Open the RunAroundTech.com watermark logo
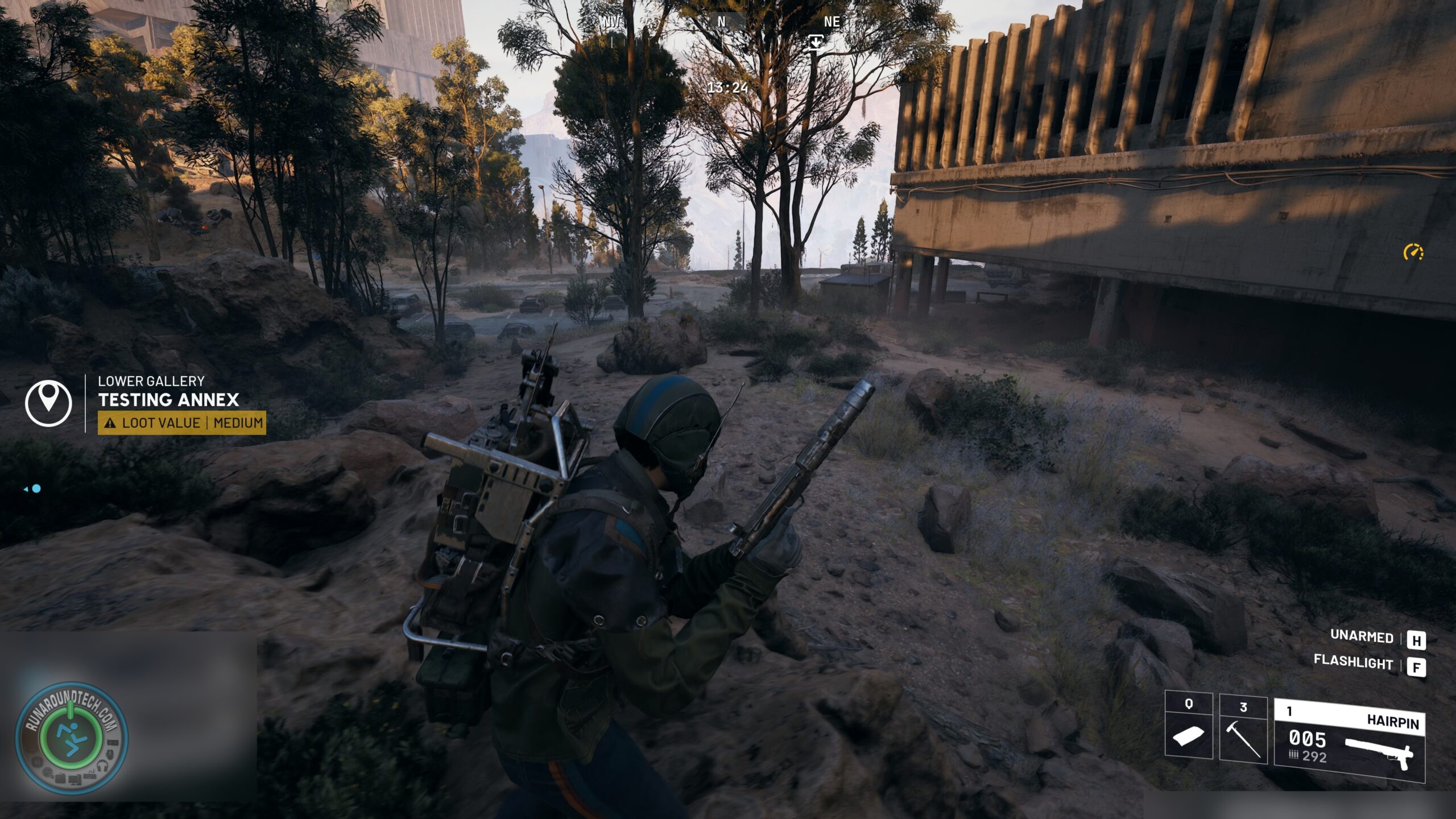This screenshot has height=819, width=1456. click(71, 738)
